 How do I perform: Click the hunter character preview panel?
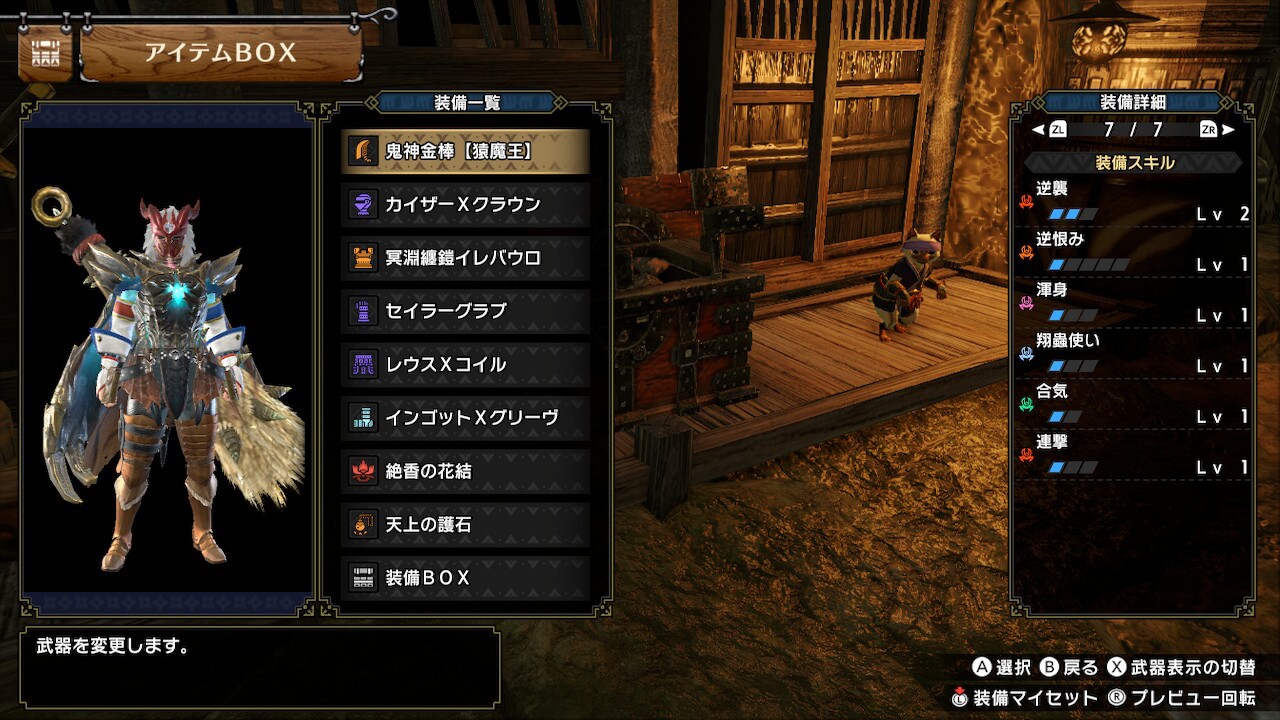pyautogui.click(x=167, y=360)
